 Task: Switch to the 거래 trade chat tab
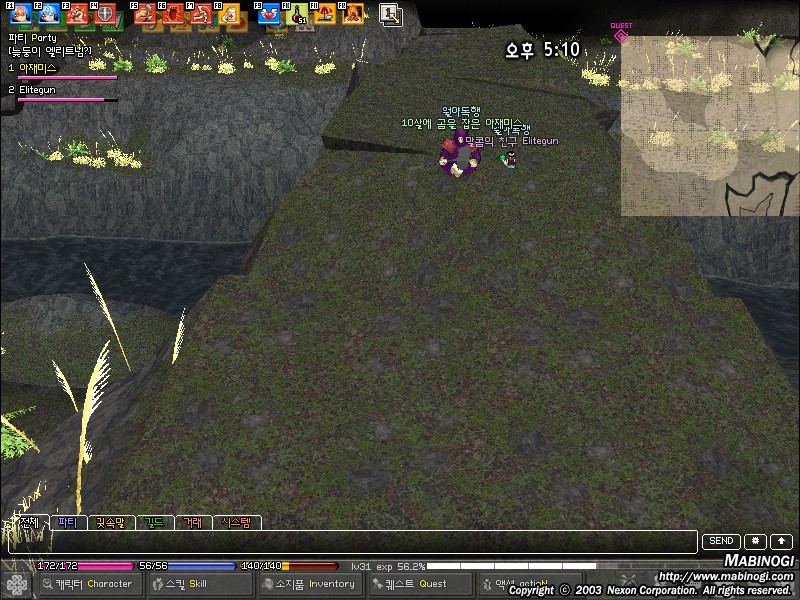[x=191, y=522]
